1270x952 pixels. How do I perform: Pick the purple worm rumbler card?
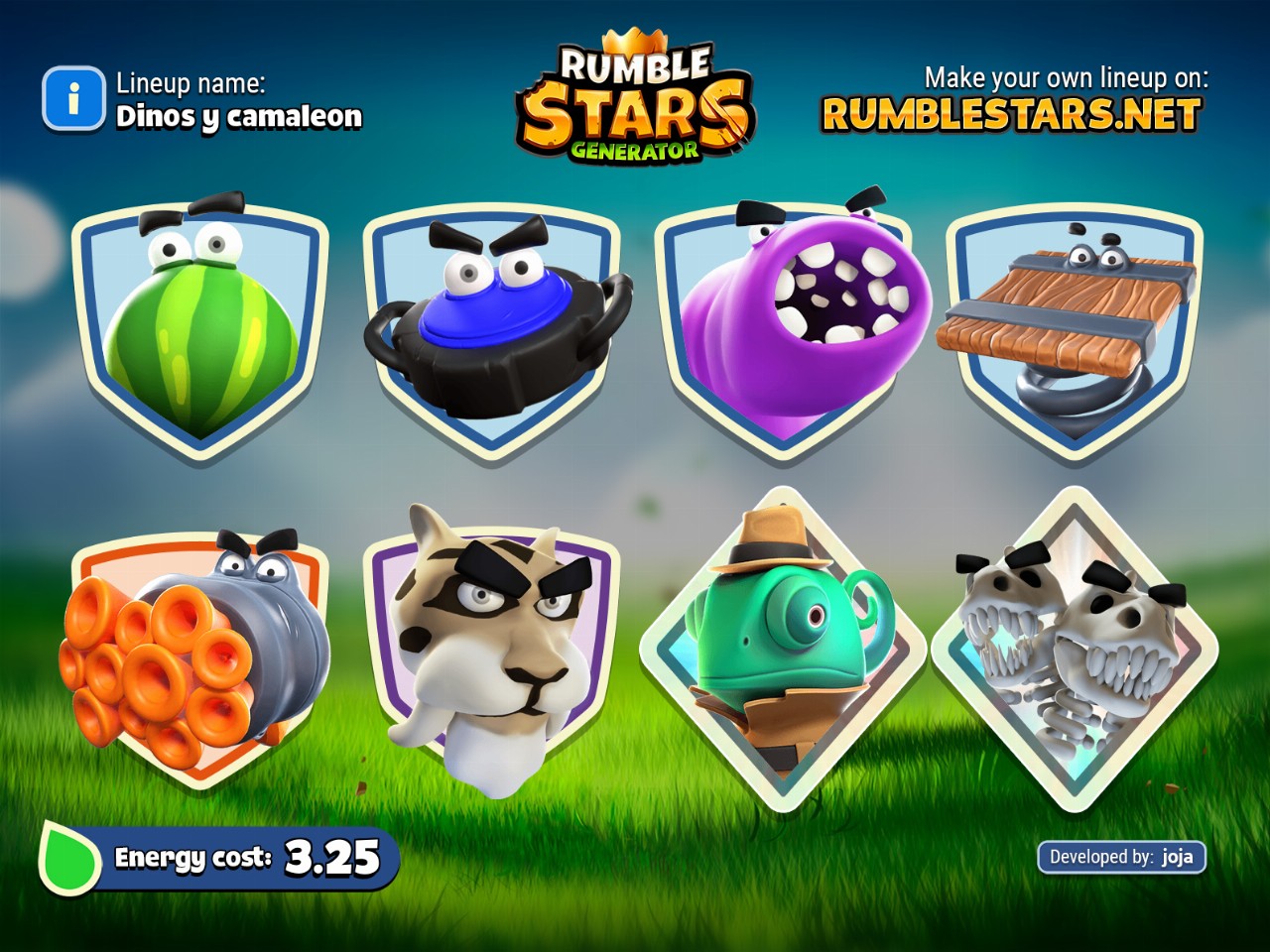(x=784, y=327)
